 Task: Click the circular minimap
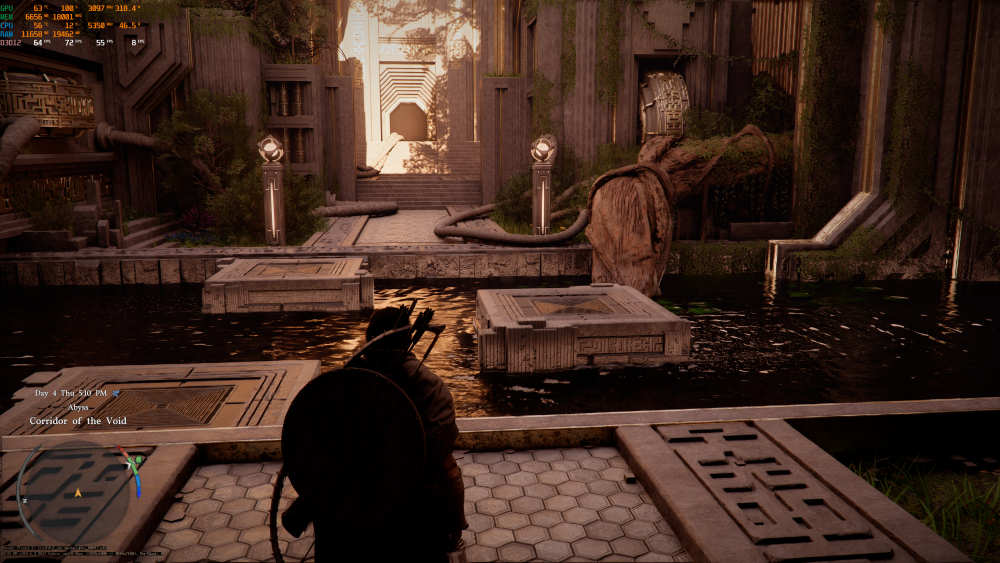click(x=76, y=492)
